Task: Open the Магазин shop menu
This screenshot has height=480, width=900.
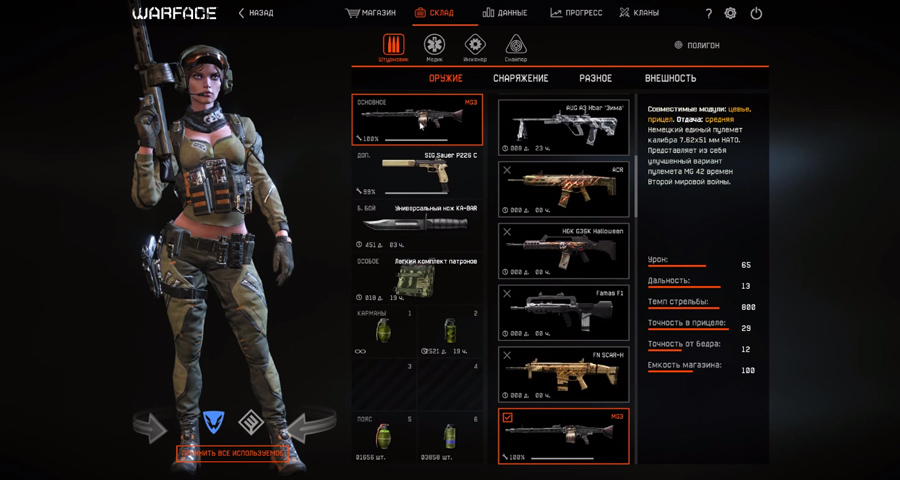Action: [370, 13]
